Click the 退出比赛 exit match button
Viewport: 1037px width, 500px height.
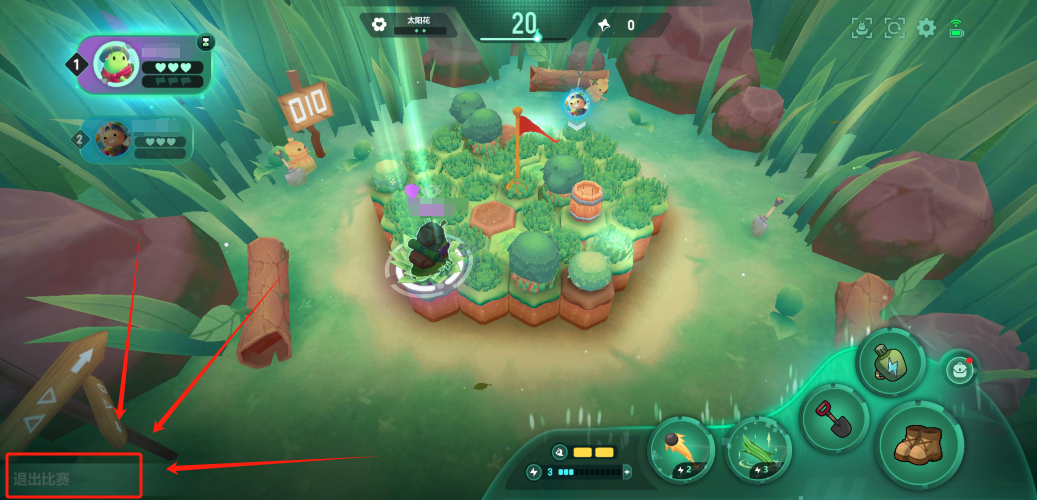[x=72, y=476]
